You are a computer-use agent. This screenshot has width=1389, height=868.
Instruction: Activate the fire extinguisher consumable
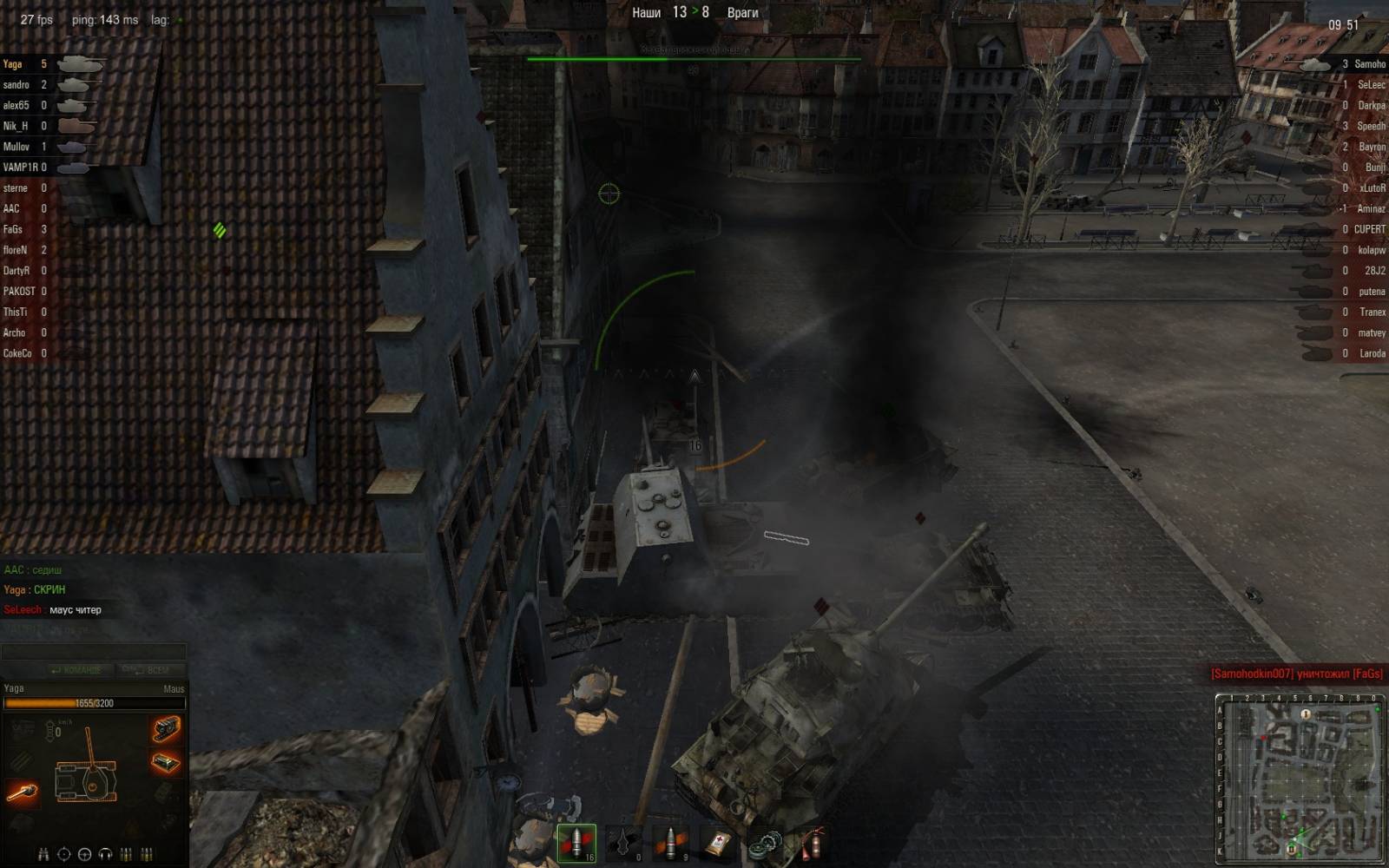point(811,843)
